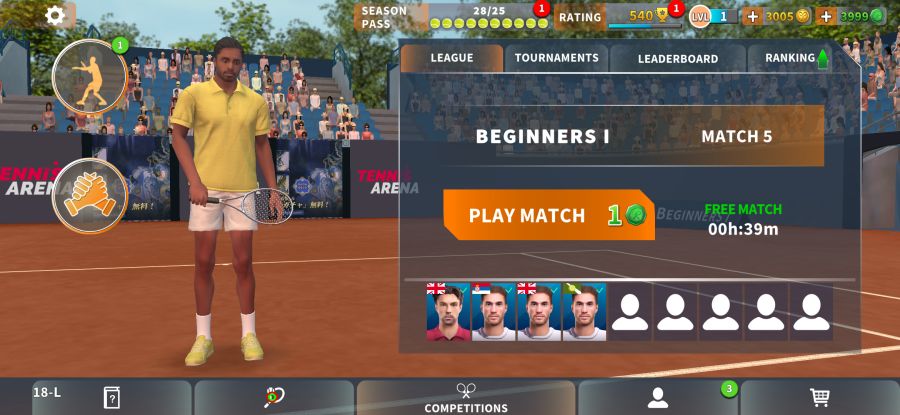Buy more green tennis ball currency

826,16
